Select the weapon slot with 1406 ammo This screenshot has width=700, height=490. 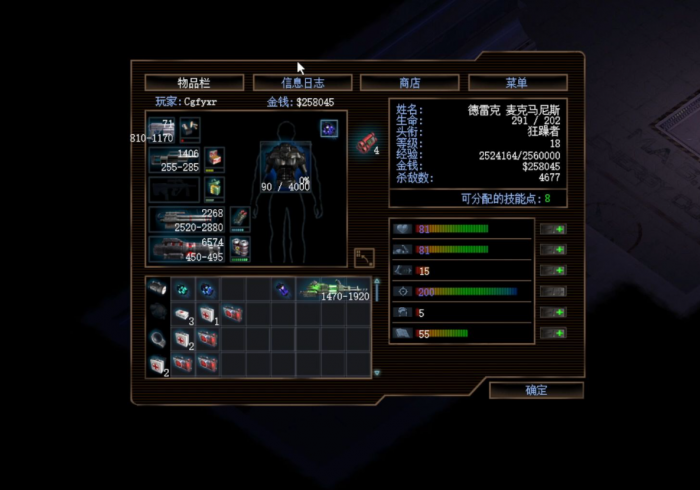pos(174,159)
